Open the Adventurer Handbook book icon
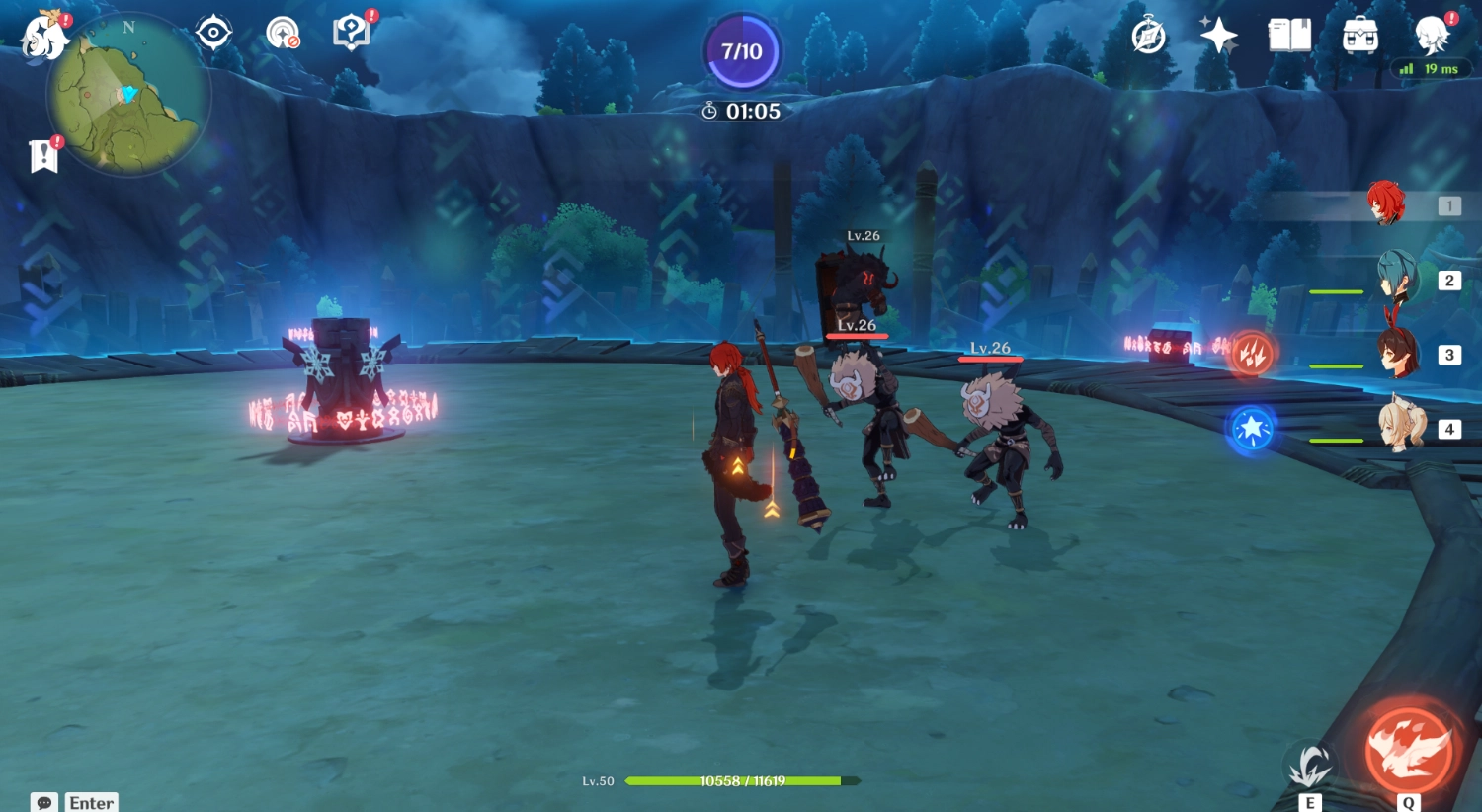 [1290, 35]
